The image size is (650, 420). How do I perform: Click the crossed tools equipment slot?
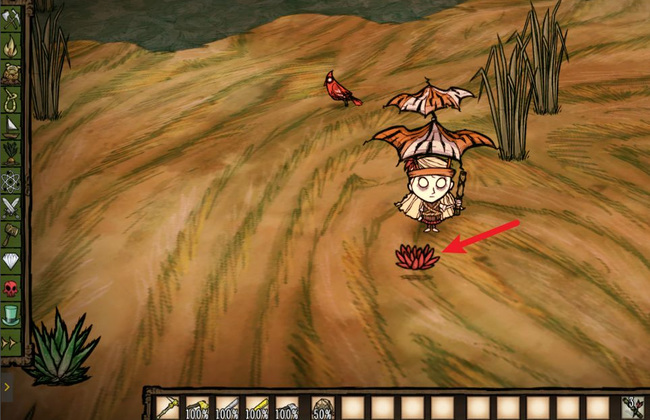point(632,407)
